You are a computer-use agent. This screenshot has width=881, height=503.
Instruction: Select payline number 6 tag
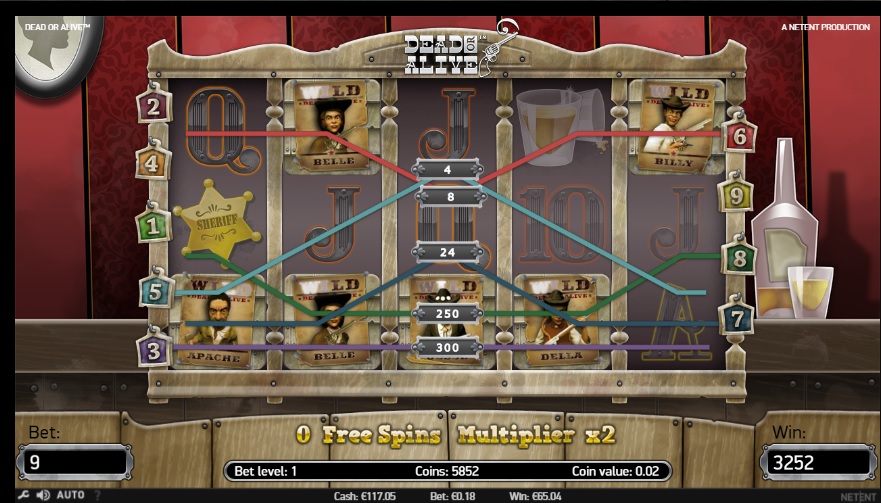click(738, 136)
